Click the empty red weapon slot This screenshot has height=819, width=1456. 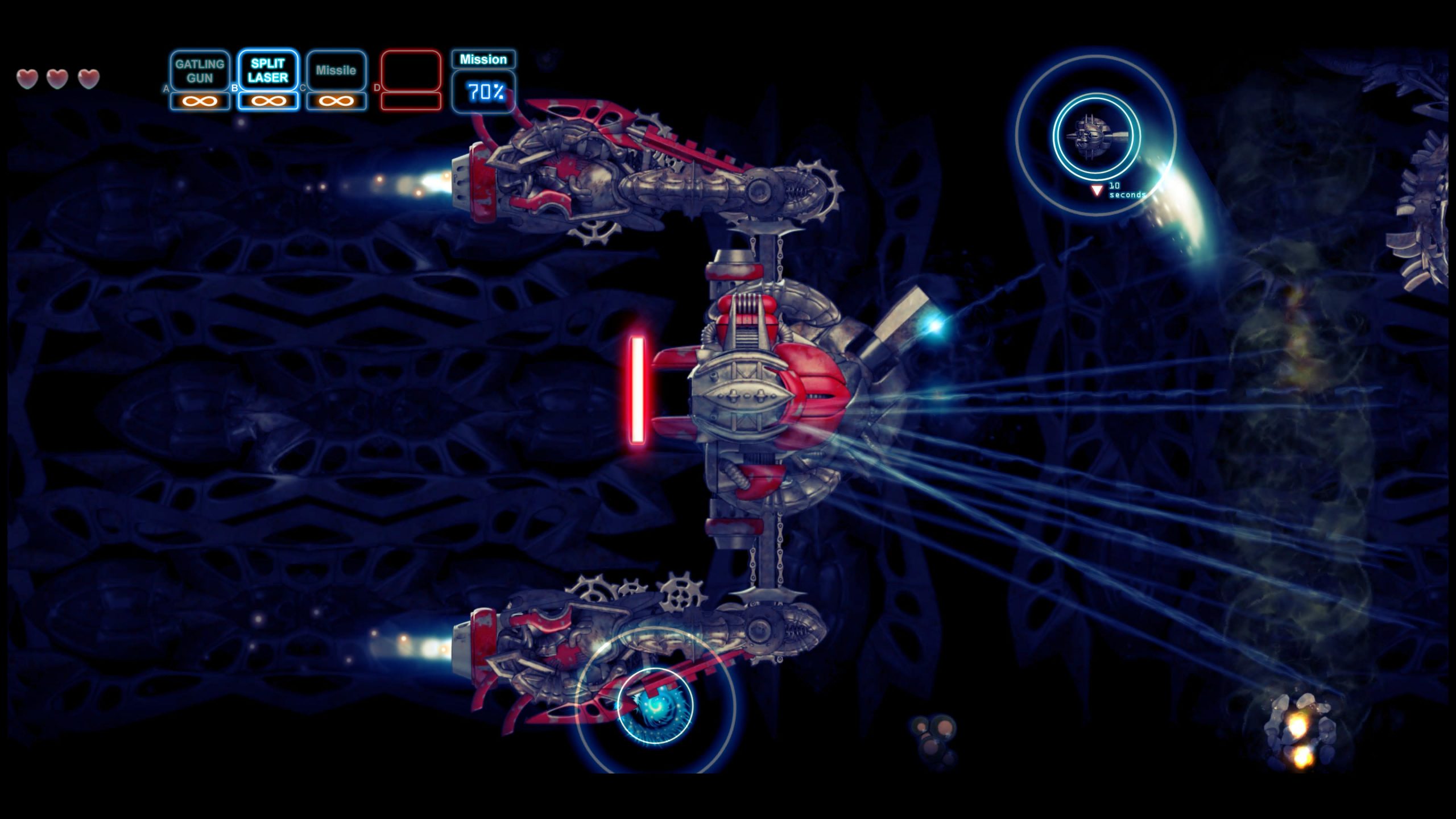411,71
